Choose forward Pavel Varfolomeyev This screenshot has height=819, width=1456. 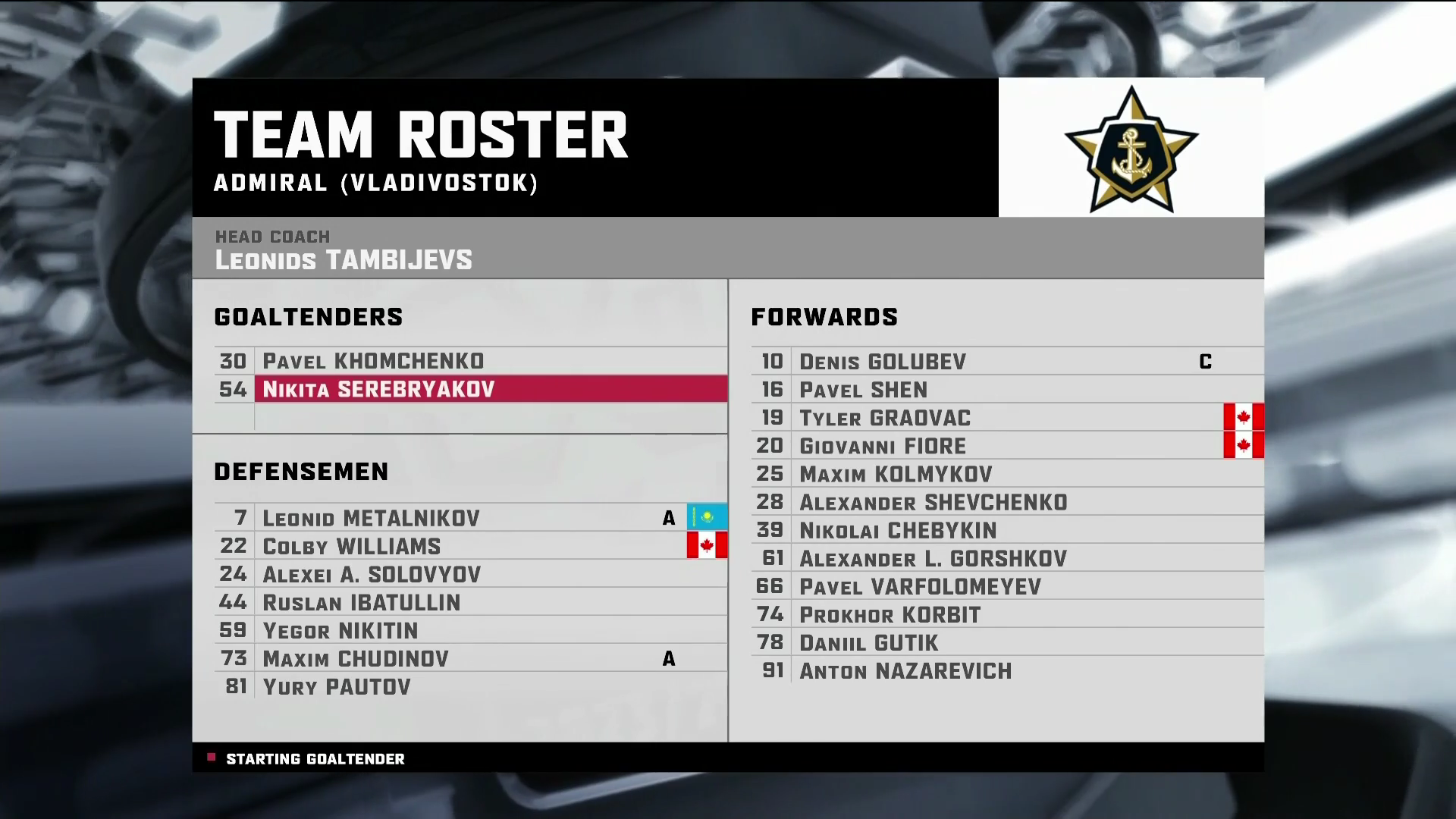tap(920, 586)
